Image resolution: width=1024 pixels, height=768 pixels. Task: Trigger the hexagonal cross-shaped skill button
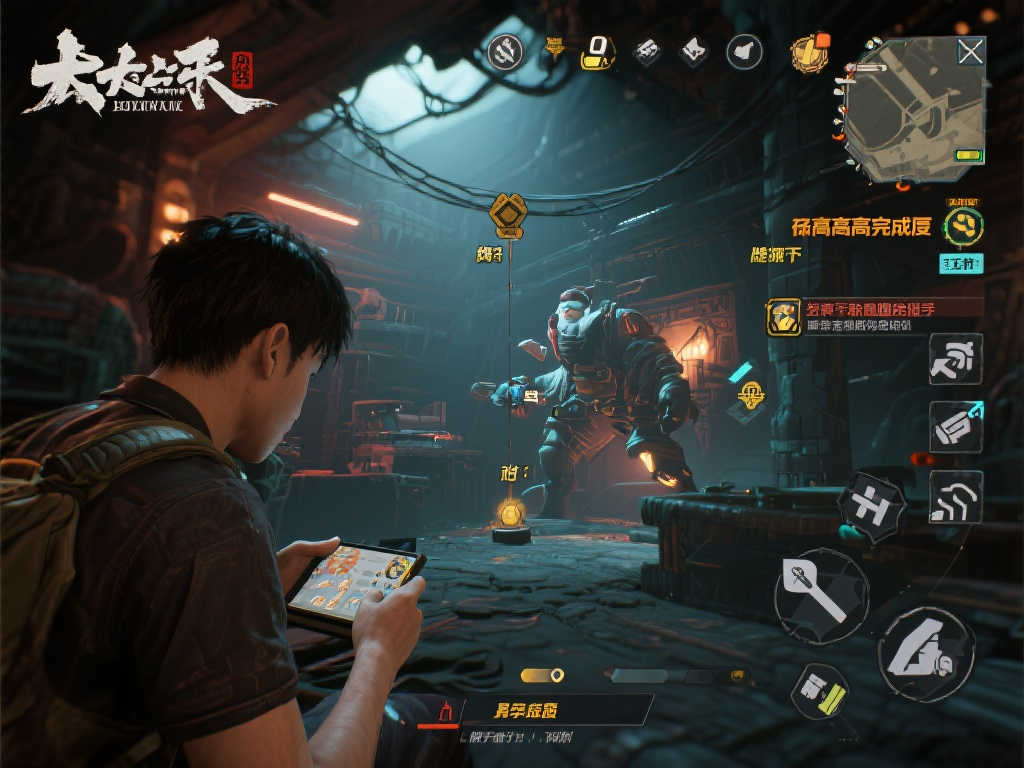[871, 506]
